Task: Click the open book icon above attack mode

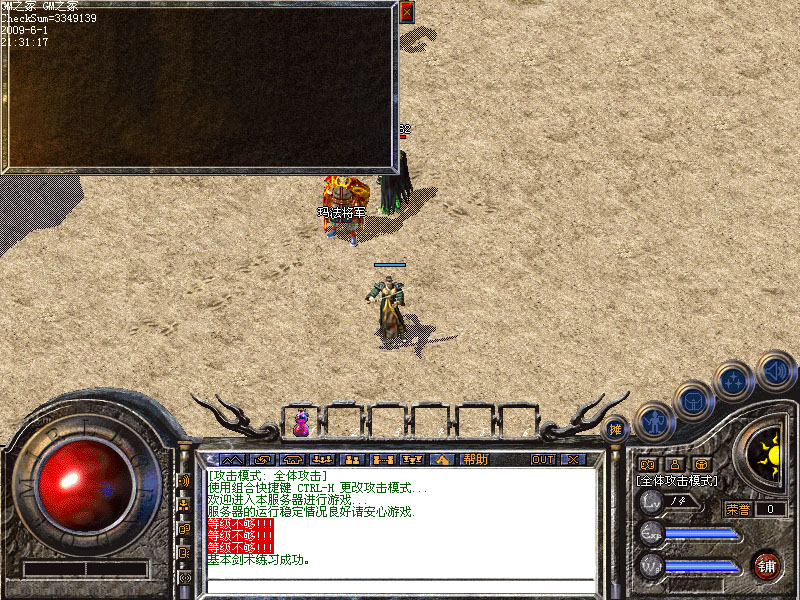Action: point(647,464)
